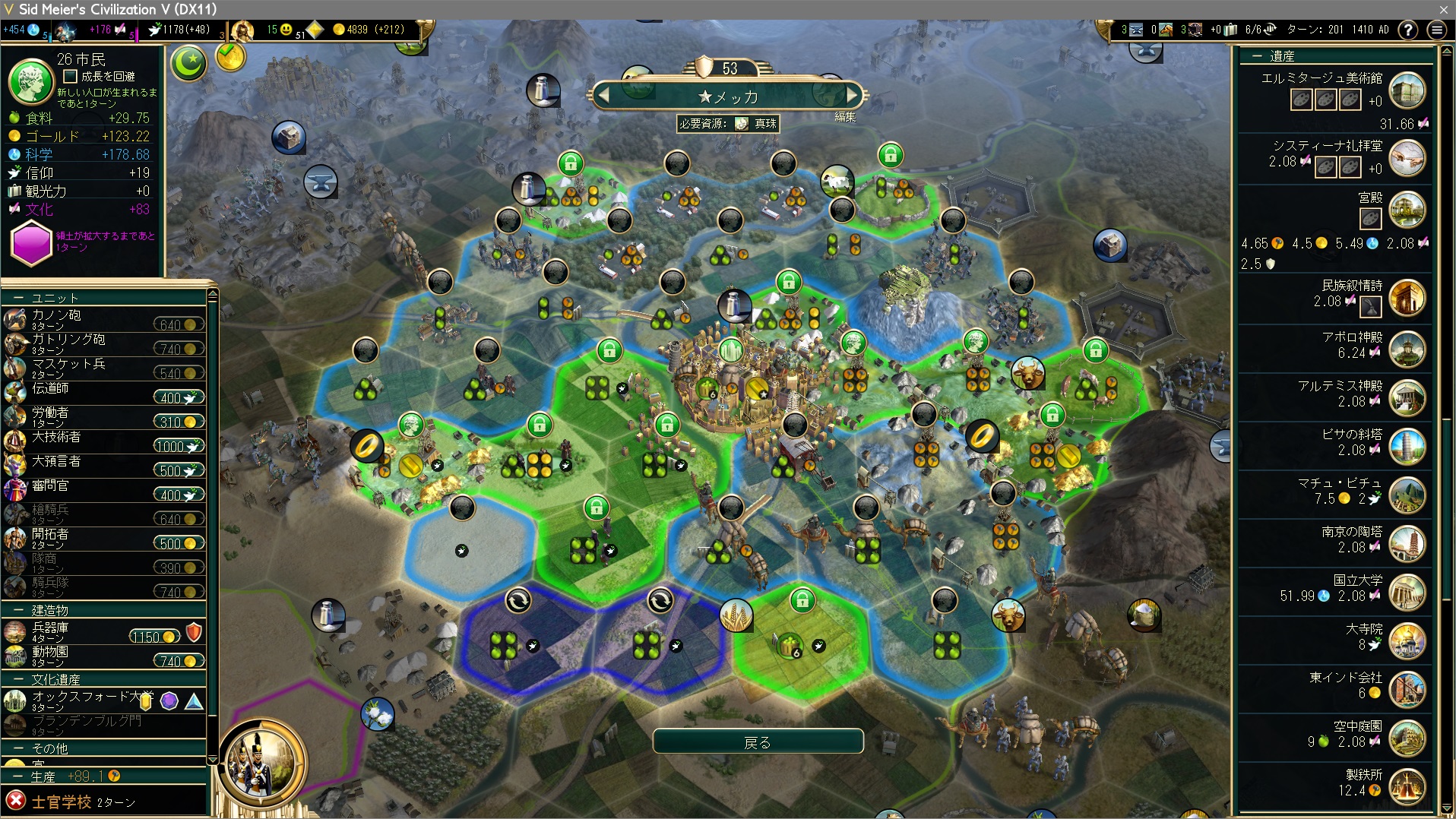Cancel 士官学校 production with red X
Screen dimensions: 1456x819
coord(15,801)
